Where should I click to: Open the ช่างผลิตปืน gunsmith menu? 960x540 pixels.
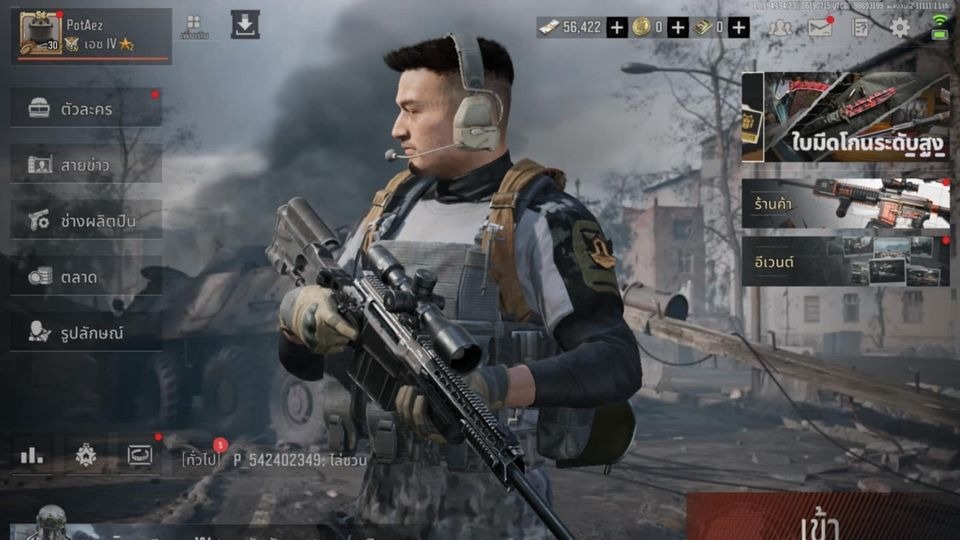[x=86, y=220]
